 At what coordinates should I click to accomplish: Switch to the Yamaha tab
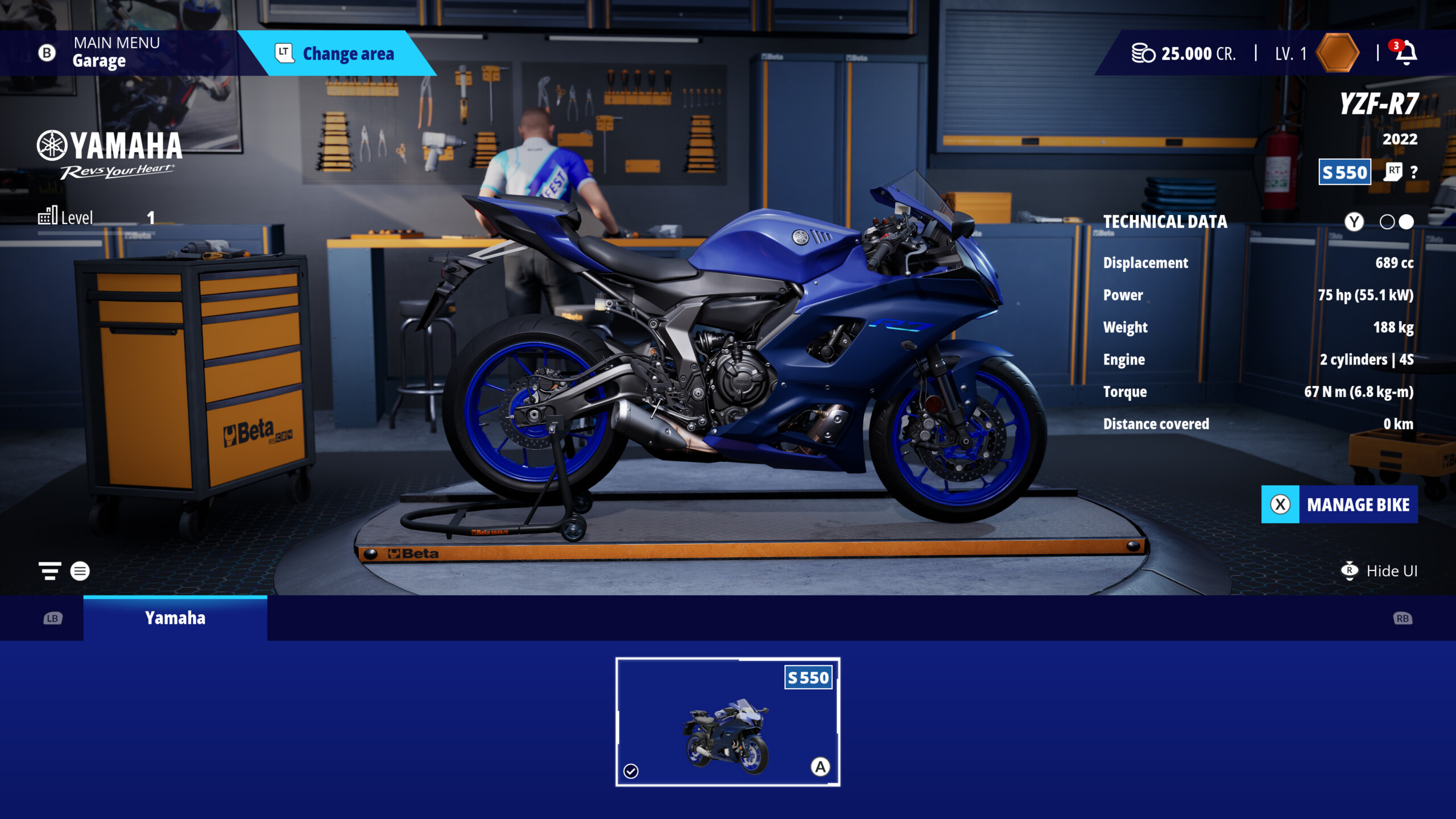point(175,618)
